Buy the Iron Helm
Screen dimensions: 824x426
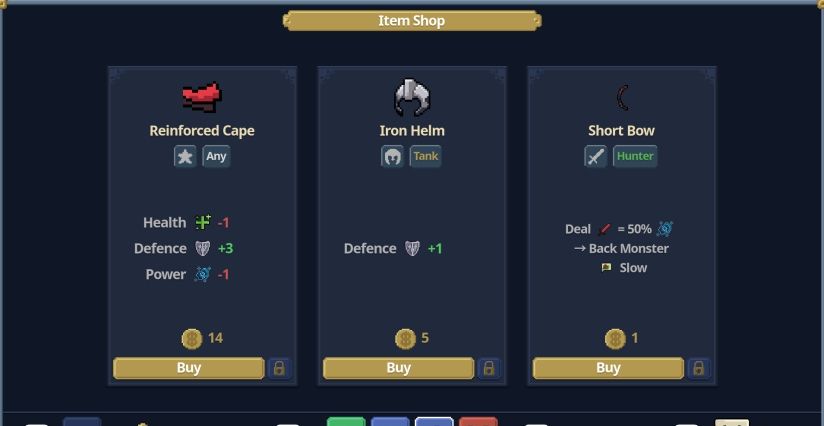(398, 368)
